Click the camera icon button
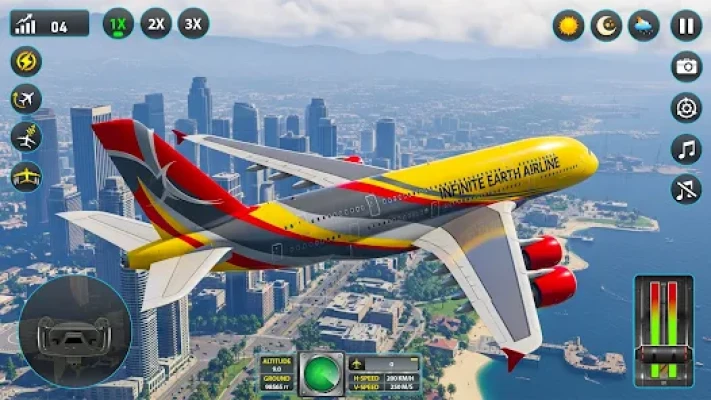The width and height of the screenshot is (711, 400). pyautogui.click(x=686, y=66)
